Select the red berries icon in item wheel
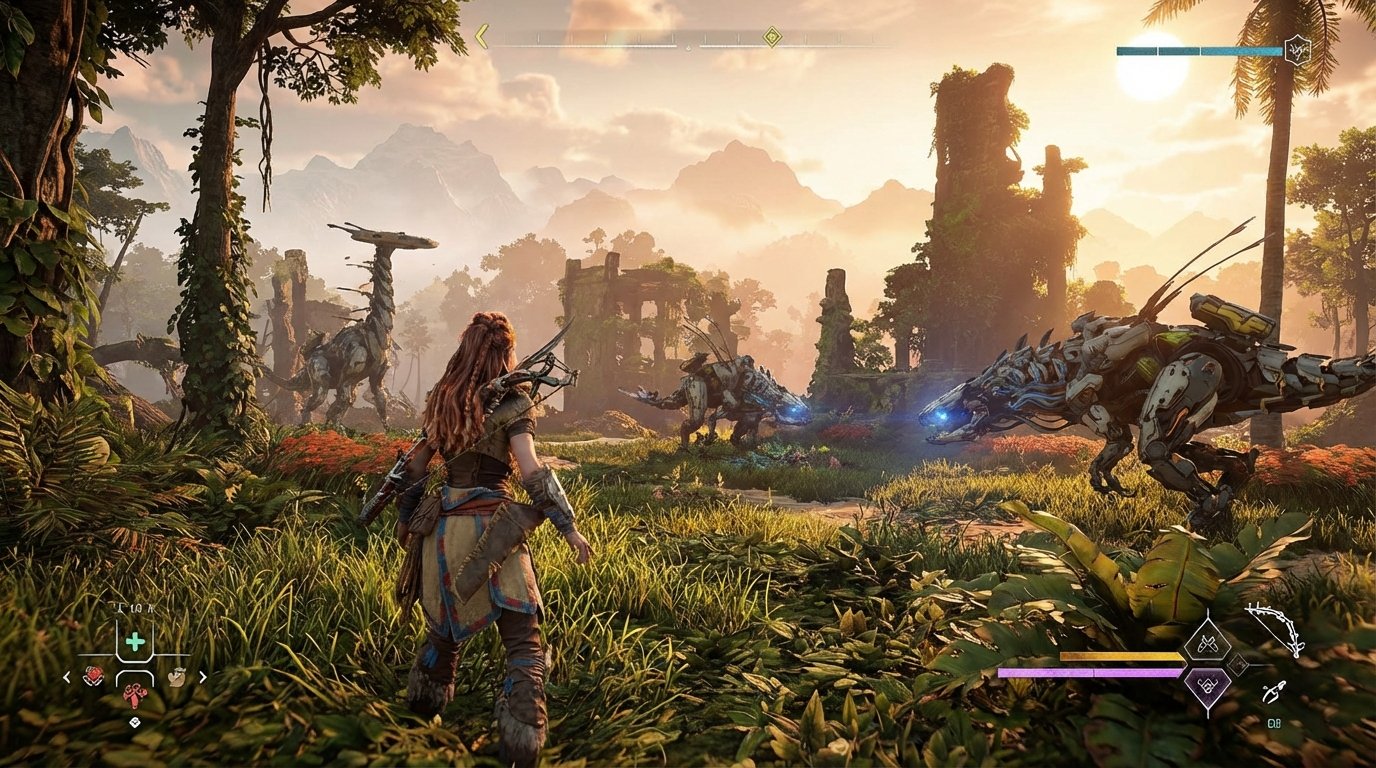Screen dimensions: 1376x768 tap(94, 676)
